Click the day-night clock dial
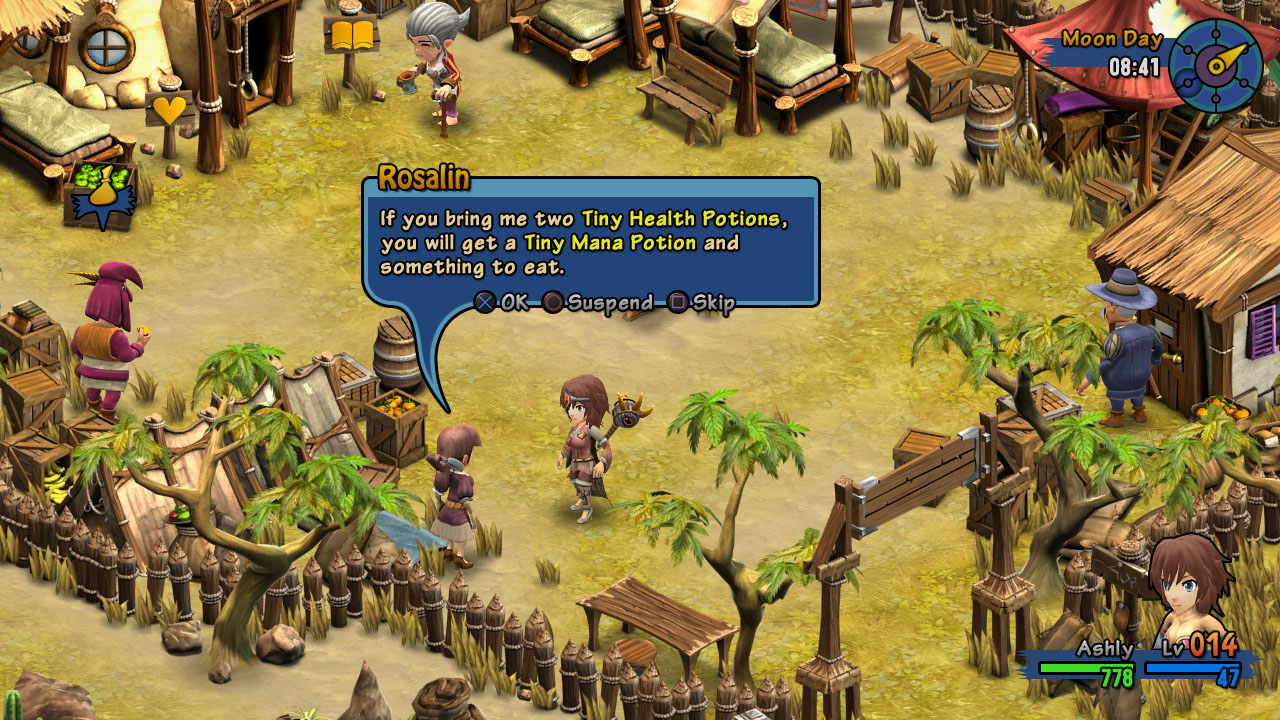The height and width of the screenshot is (720, 1280). (x=1215, y=65)
